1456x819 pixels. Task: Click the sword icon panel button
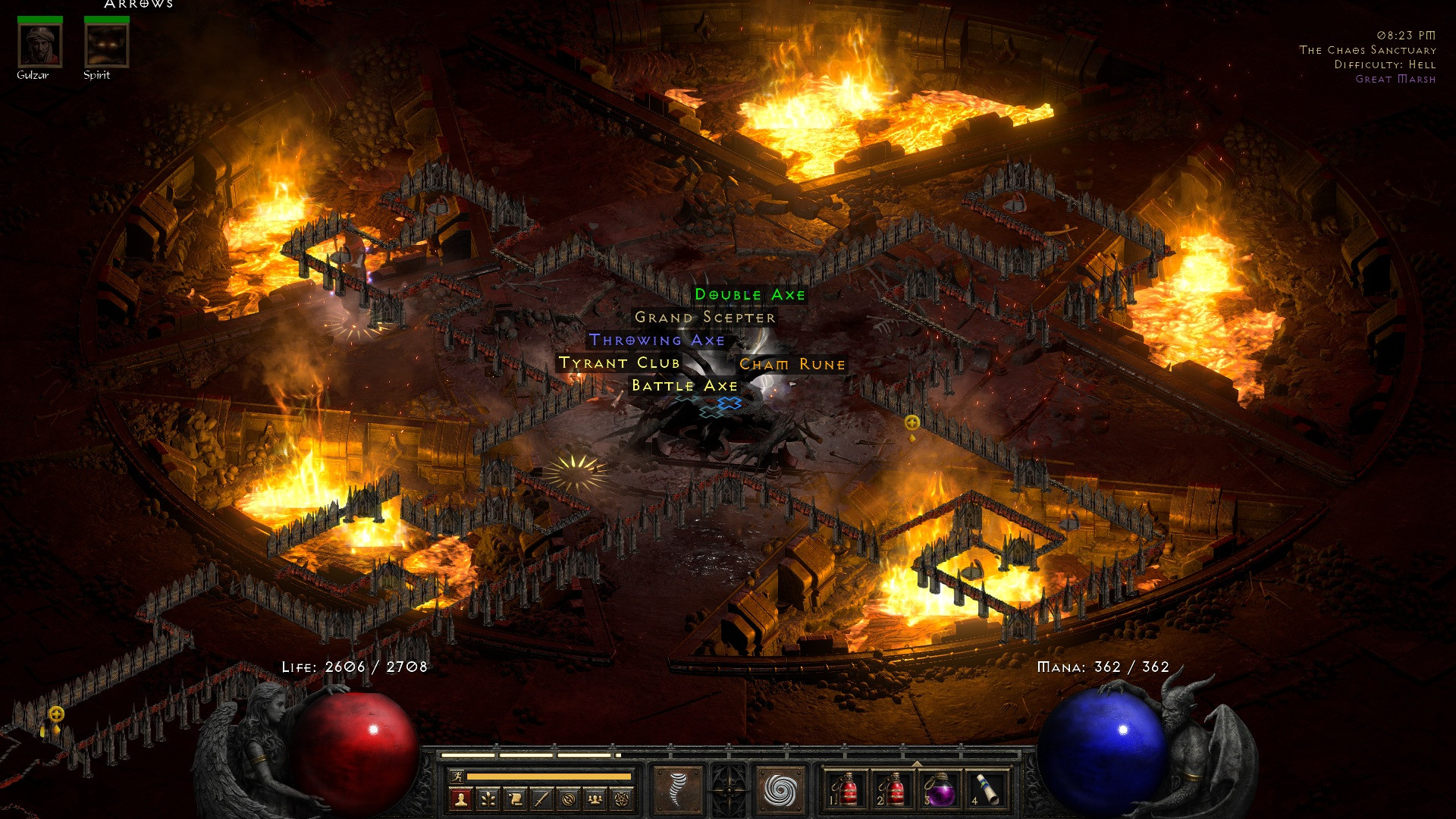[541, 799]
